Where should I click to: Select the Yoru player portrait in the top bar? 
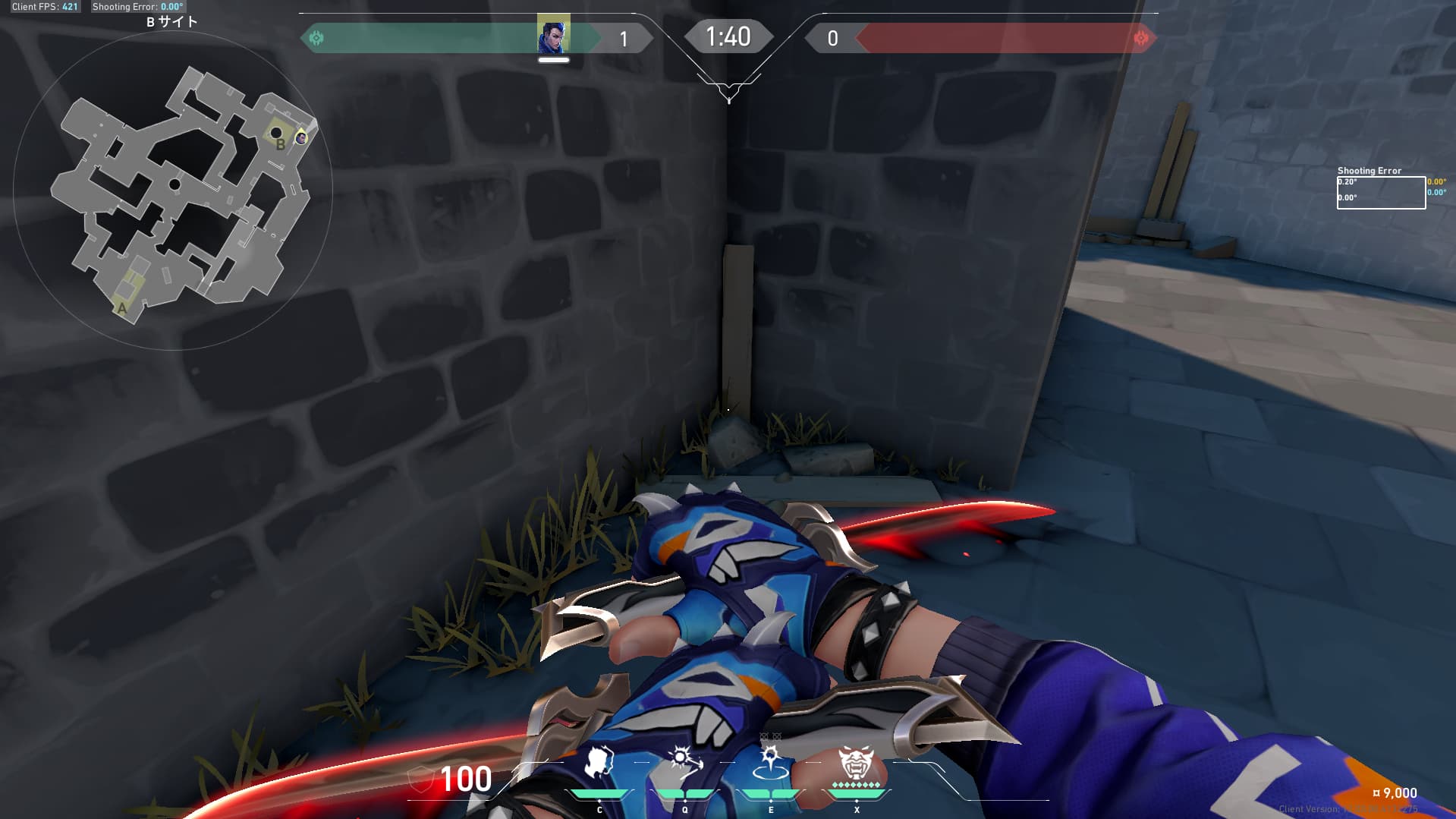[553, 35]
